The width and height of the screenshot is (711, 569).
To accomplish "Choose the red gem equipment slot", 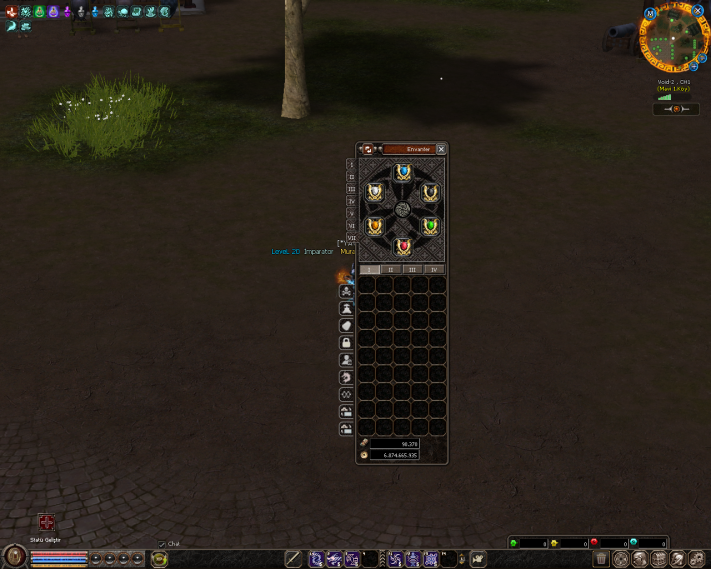I will [403, 246].
